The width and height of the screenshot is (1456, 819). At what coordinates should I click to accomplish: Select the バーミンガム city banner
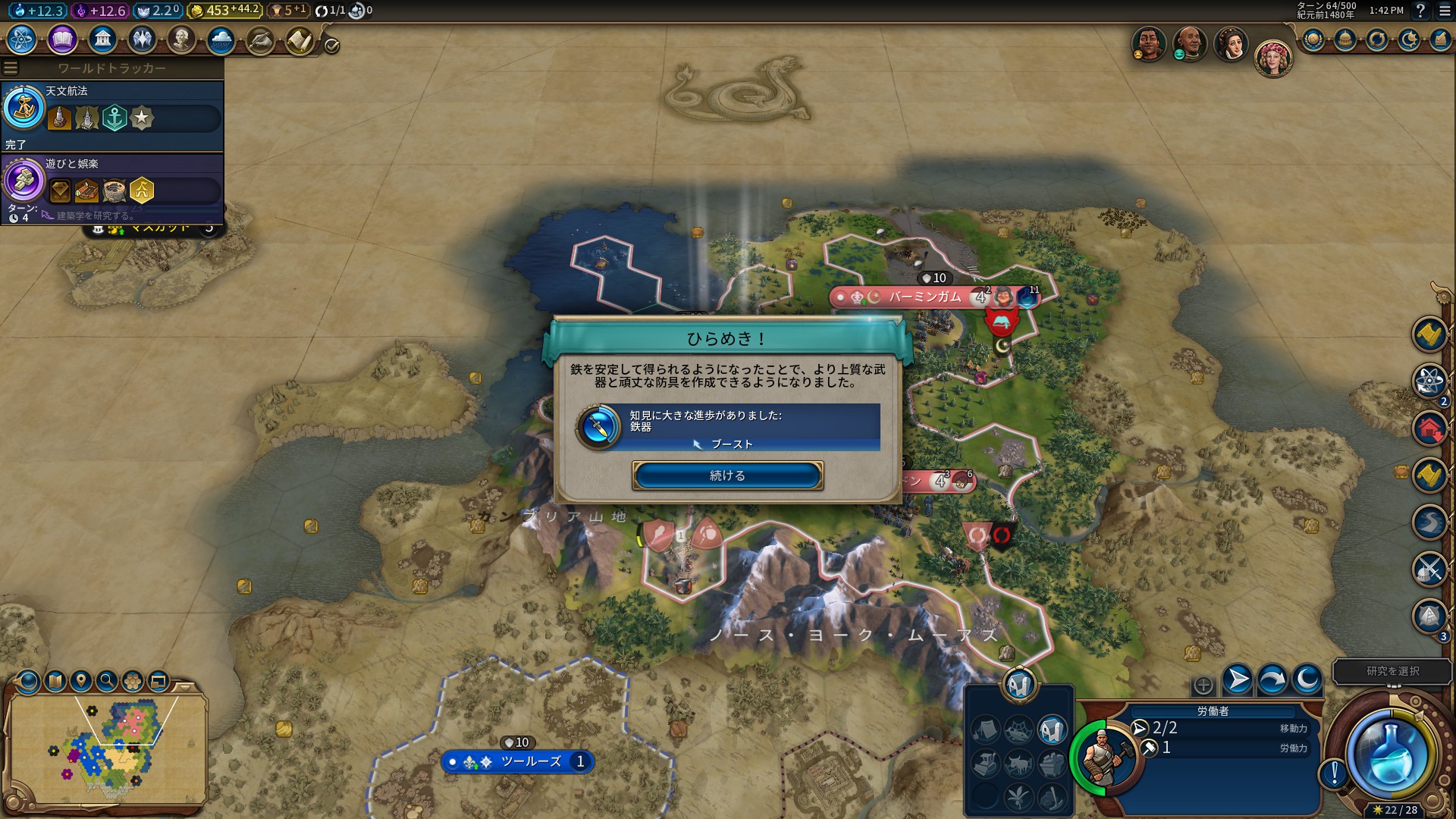tap(924, 297)
